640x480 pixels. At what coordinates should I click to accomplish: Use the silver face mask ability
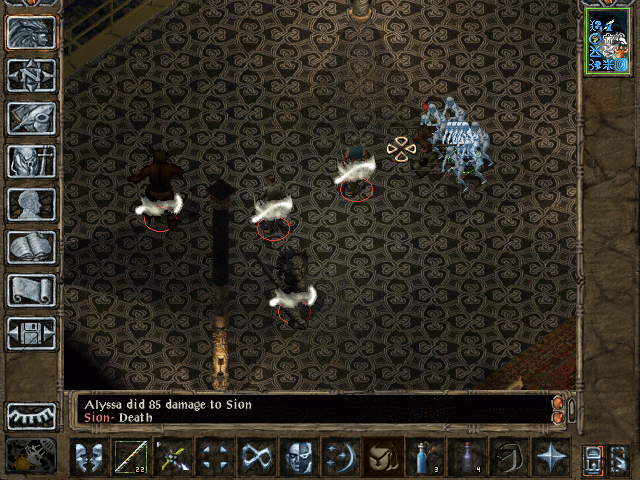pos(299,458)
